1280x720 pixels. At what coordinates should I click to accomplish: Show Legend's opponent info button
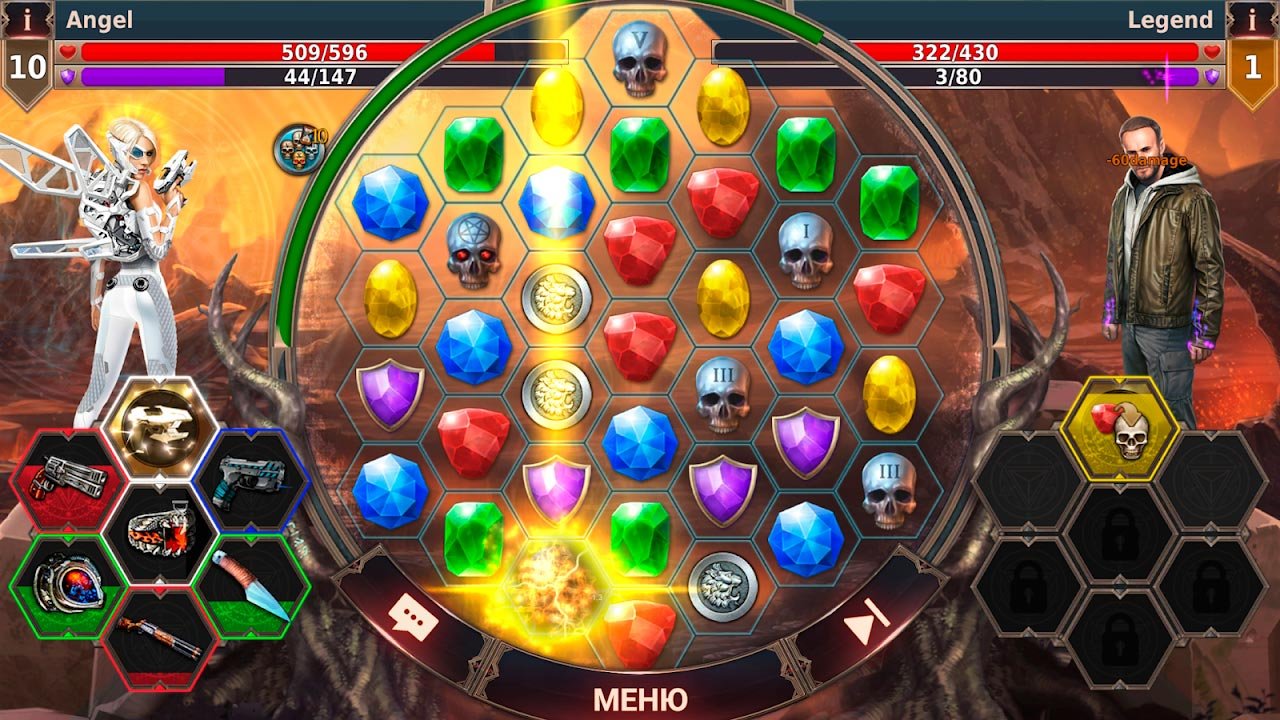(x=1252, y=19)
